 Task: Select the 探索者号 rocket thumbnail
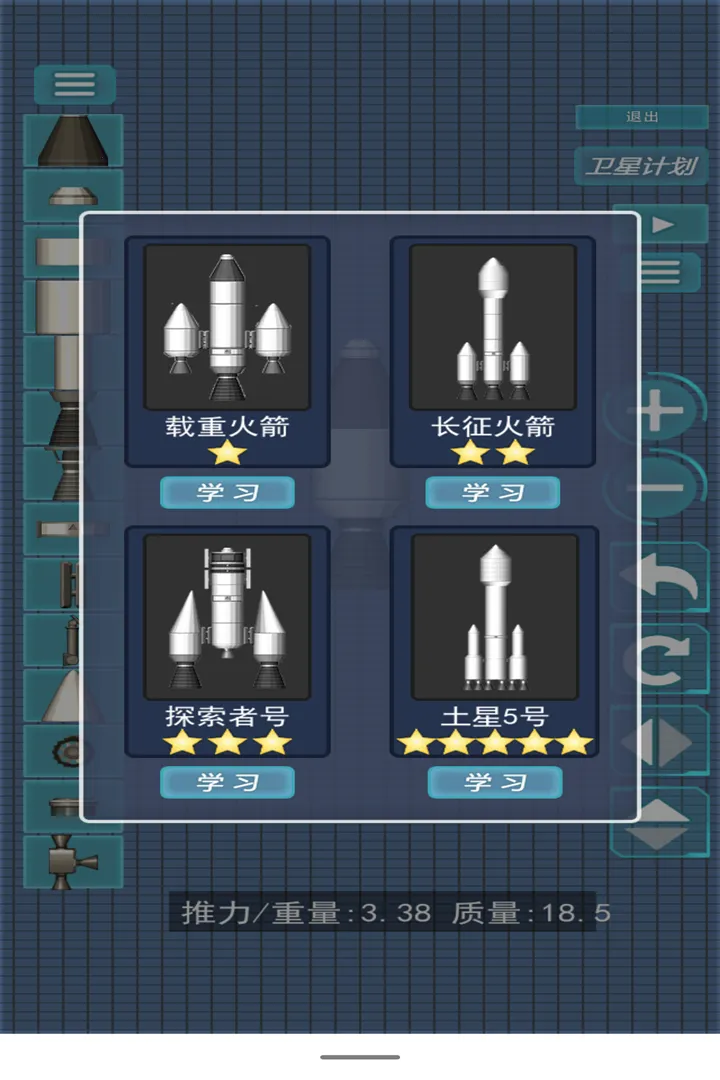227,616
